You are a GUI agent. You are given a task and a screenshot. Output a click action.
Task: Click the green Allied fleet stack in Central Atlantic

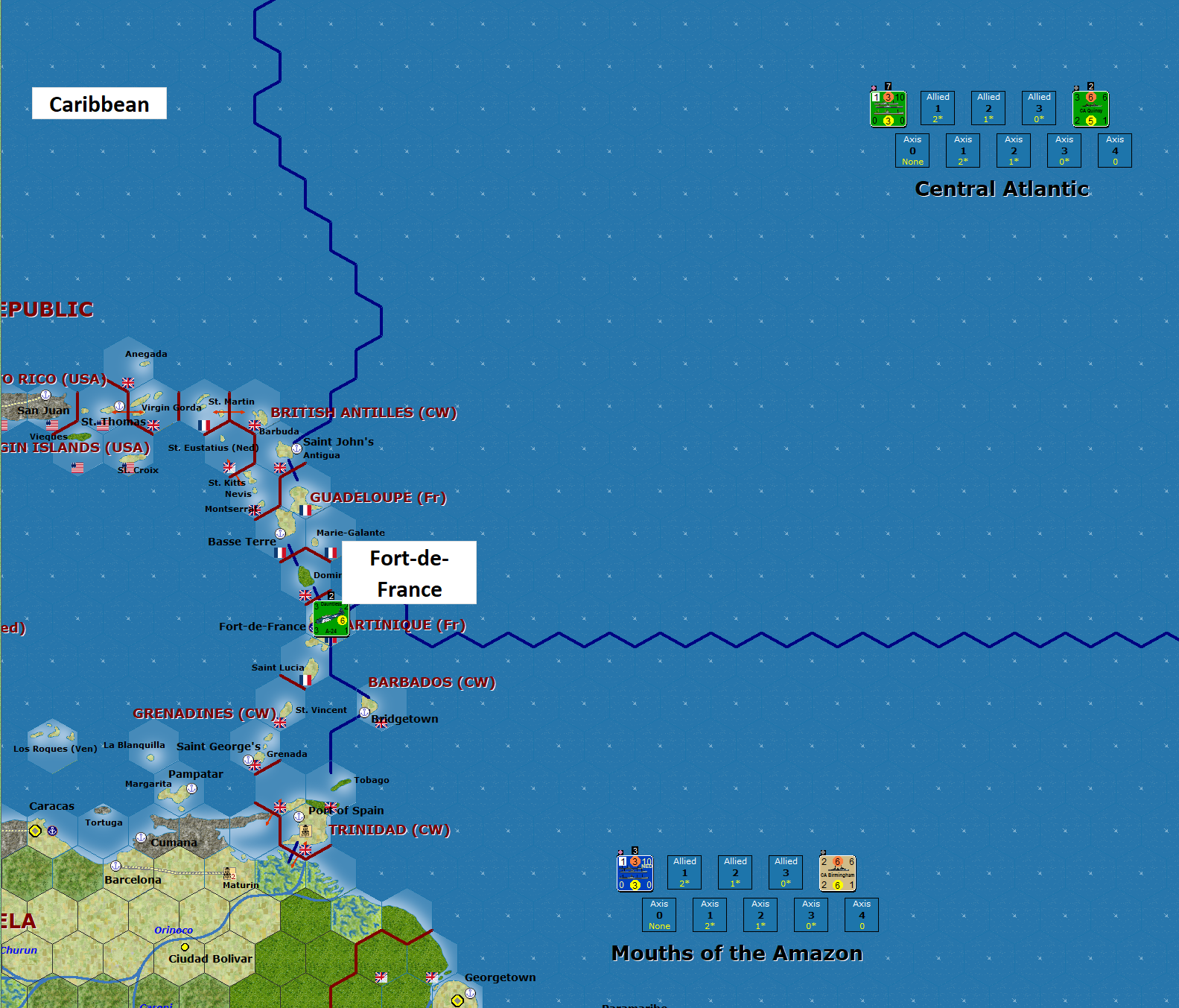887,108
